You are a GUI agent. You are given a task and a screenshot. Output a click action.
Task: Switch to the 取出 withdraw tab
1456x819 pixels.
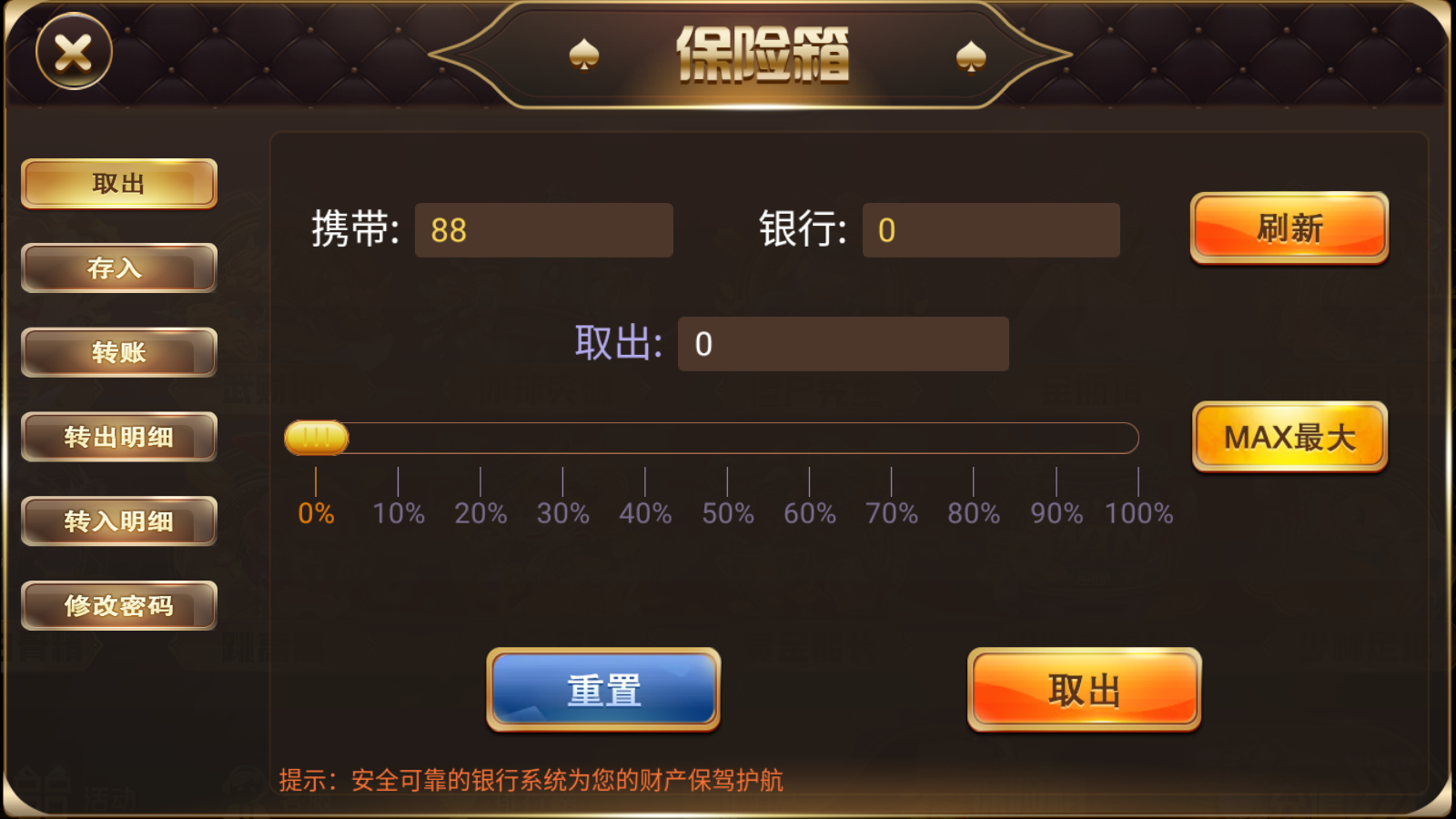coord(118,183)
